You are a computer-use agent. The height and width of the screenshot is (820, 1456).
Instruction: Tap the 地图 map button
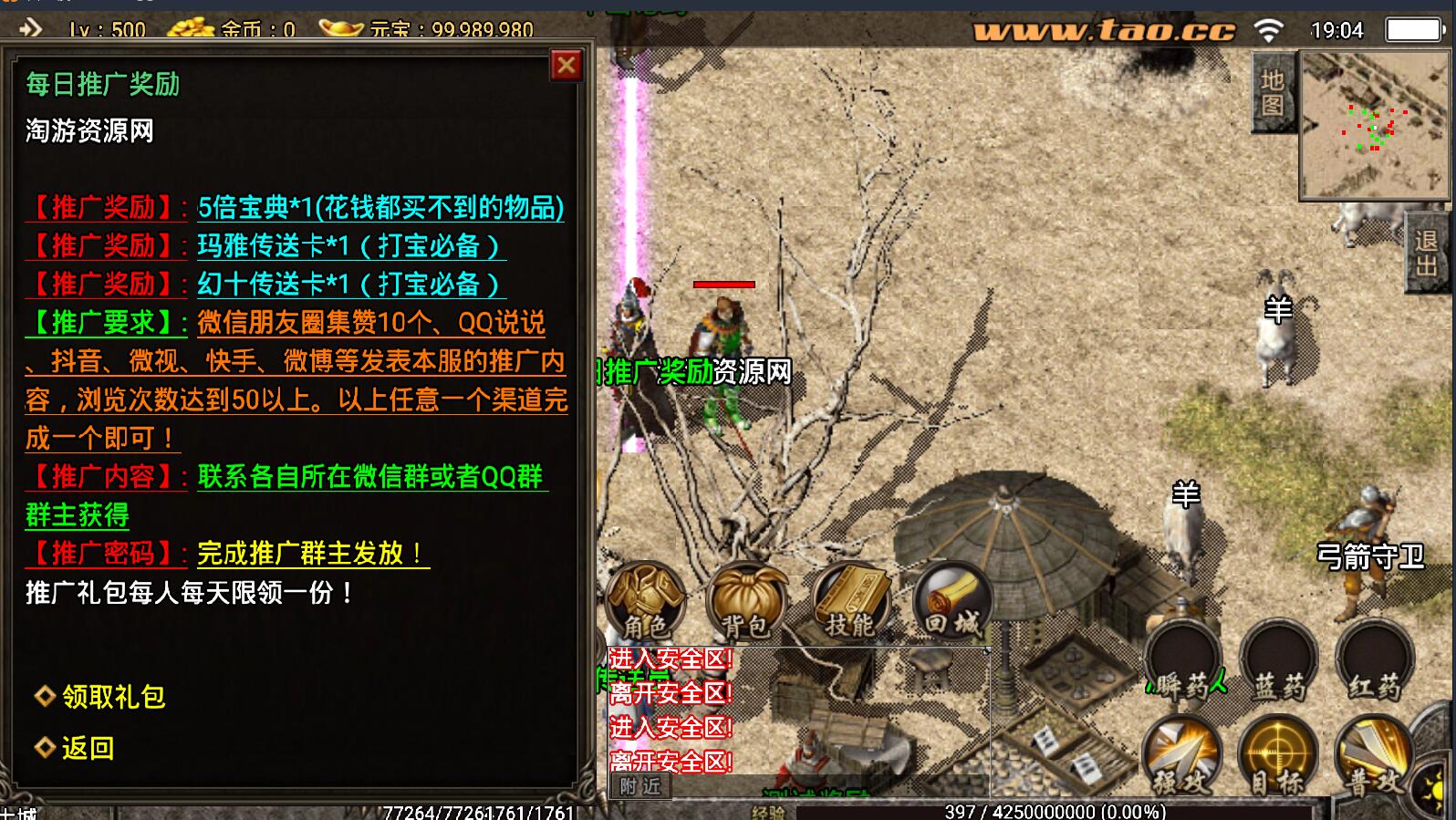[x=1272, y=93]
